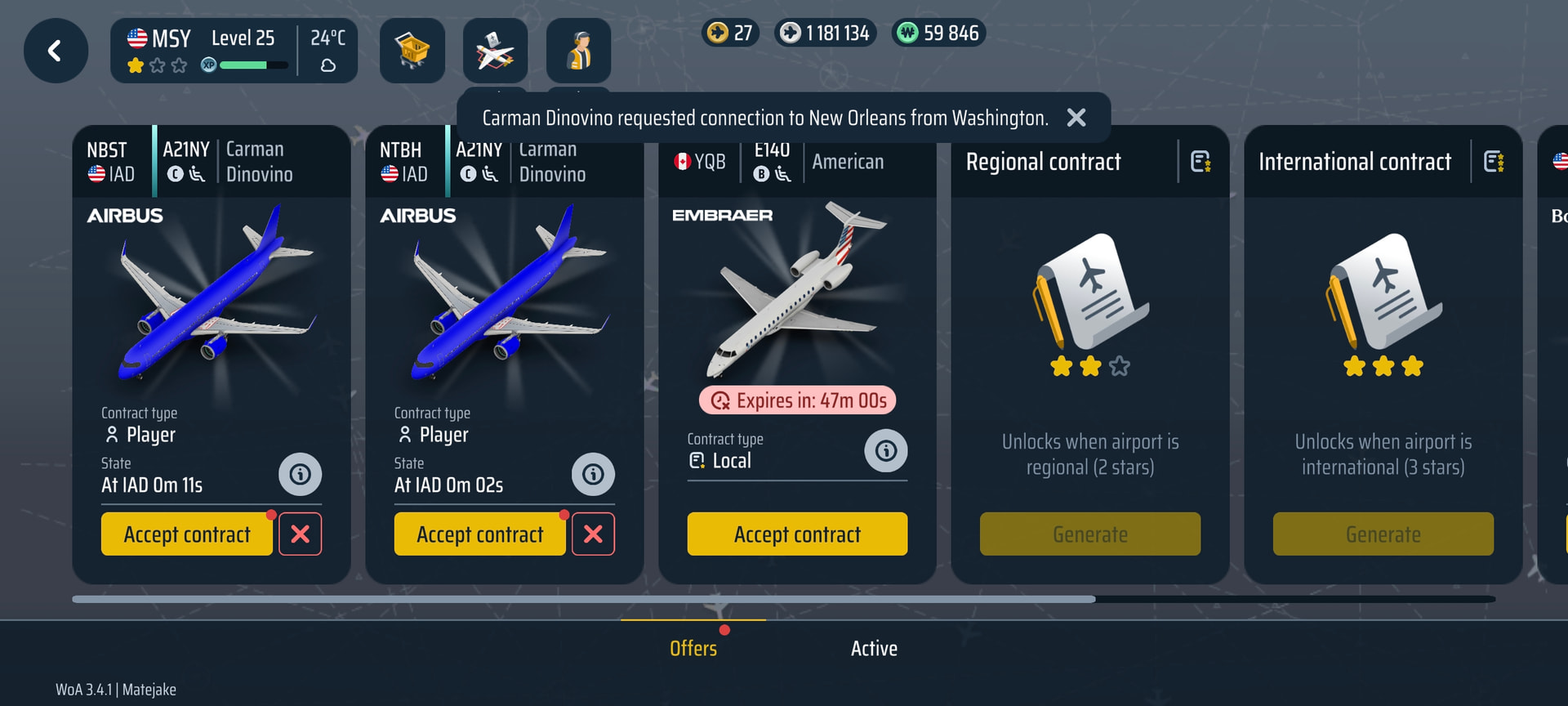1568x706 pixels.
Task: Accept the NBST player contract
Action: pos(187,534)
